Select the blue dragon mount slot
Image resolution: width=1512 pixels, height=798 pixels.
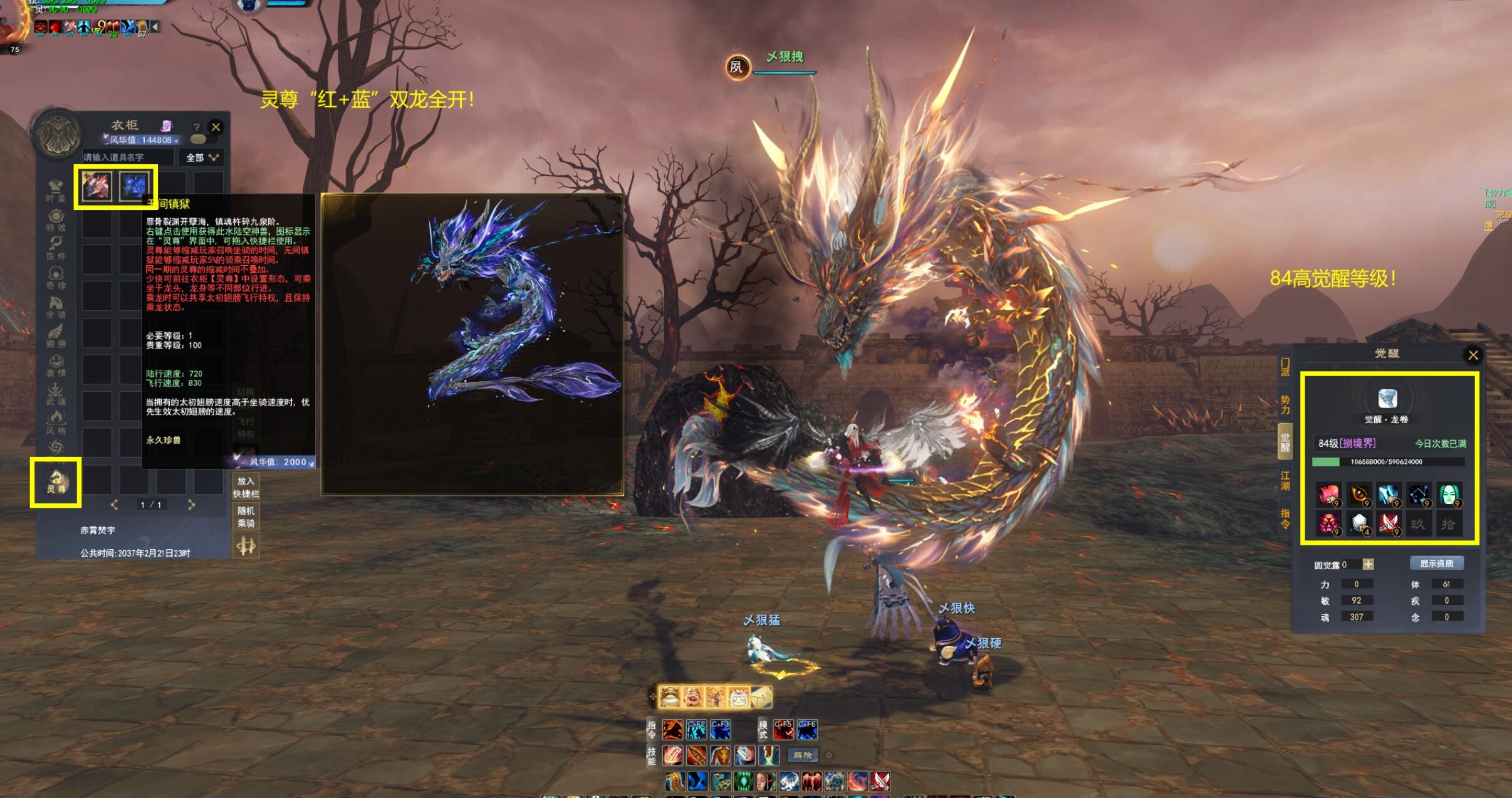134,186
